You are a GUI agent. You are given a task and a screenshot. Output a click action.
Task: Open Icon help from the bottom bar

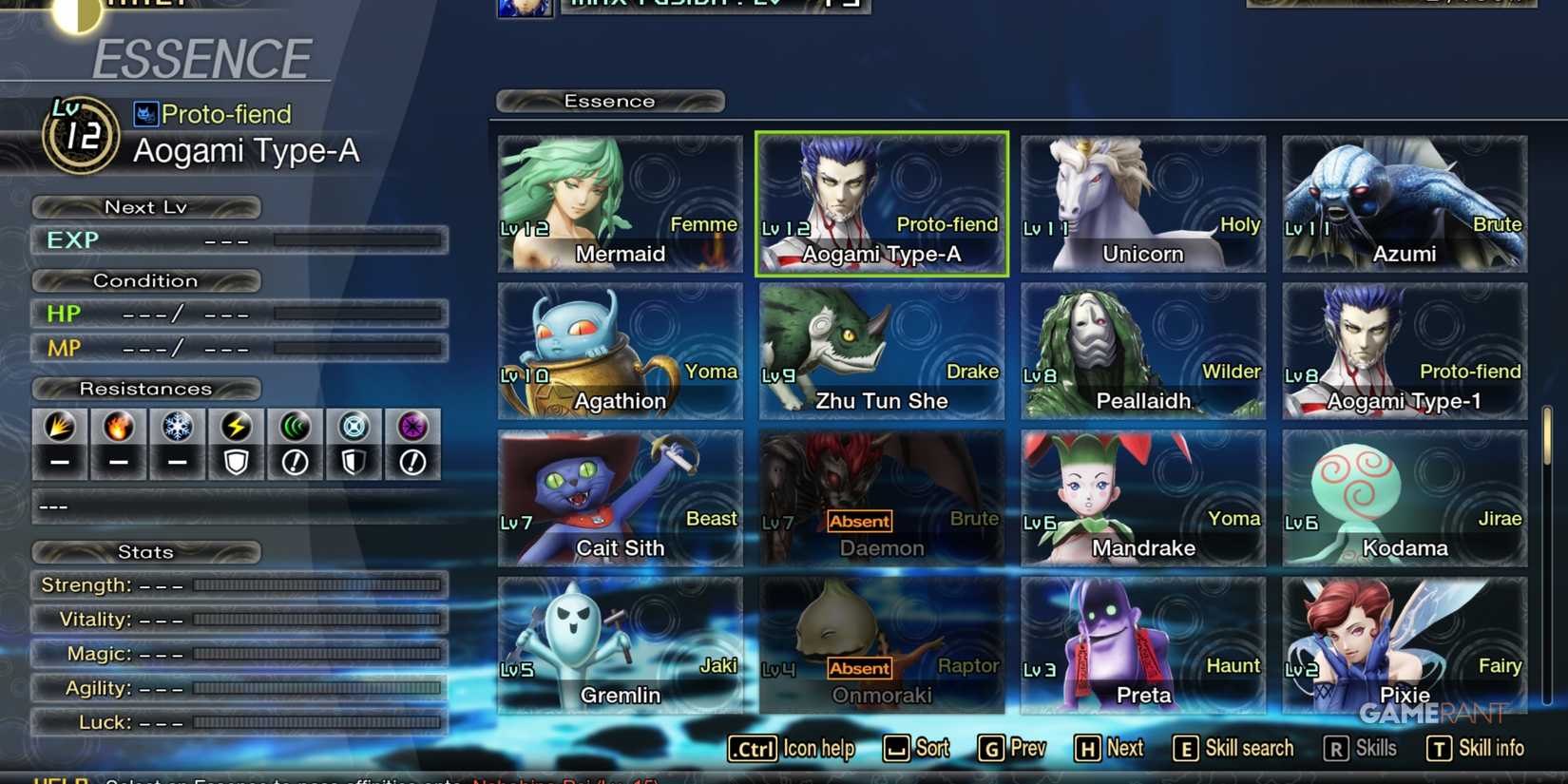pos(792,749)
